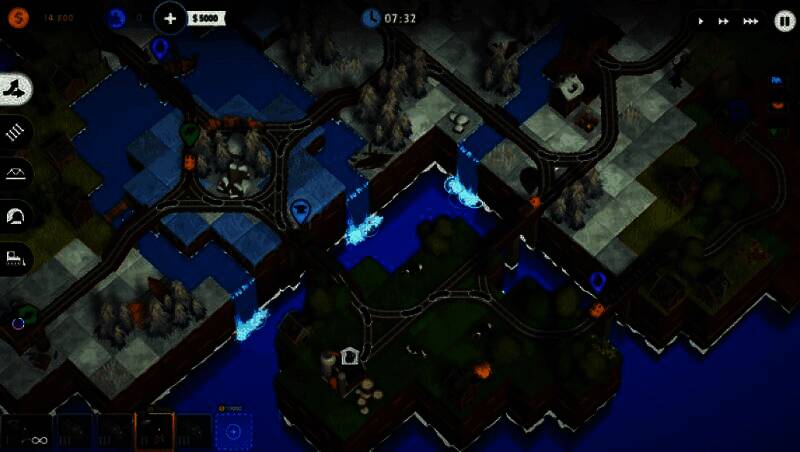Switch to triple fast-forward speed
The height and width of the screenshot is (452, 800).
point(750,20)
